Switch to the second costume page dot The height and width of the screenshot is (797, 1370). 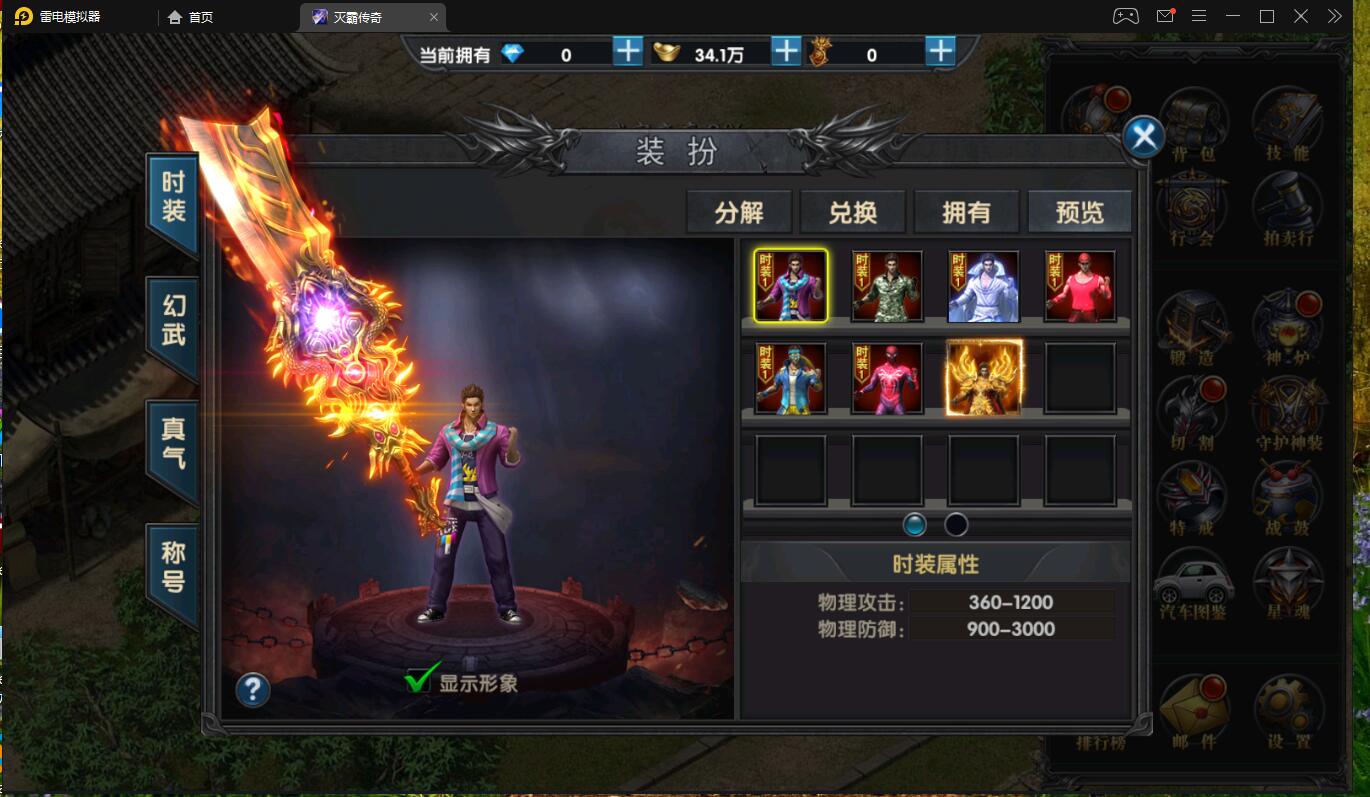pos(956,524)
